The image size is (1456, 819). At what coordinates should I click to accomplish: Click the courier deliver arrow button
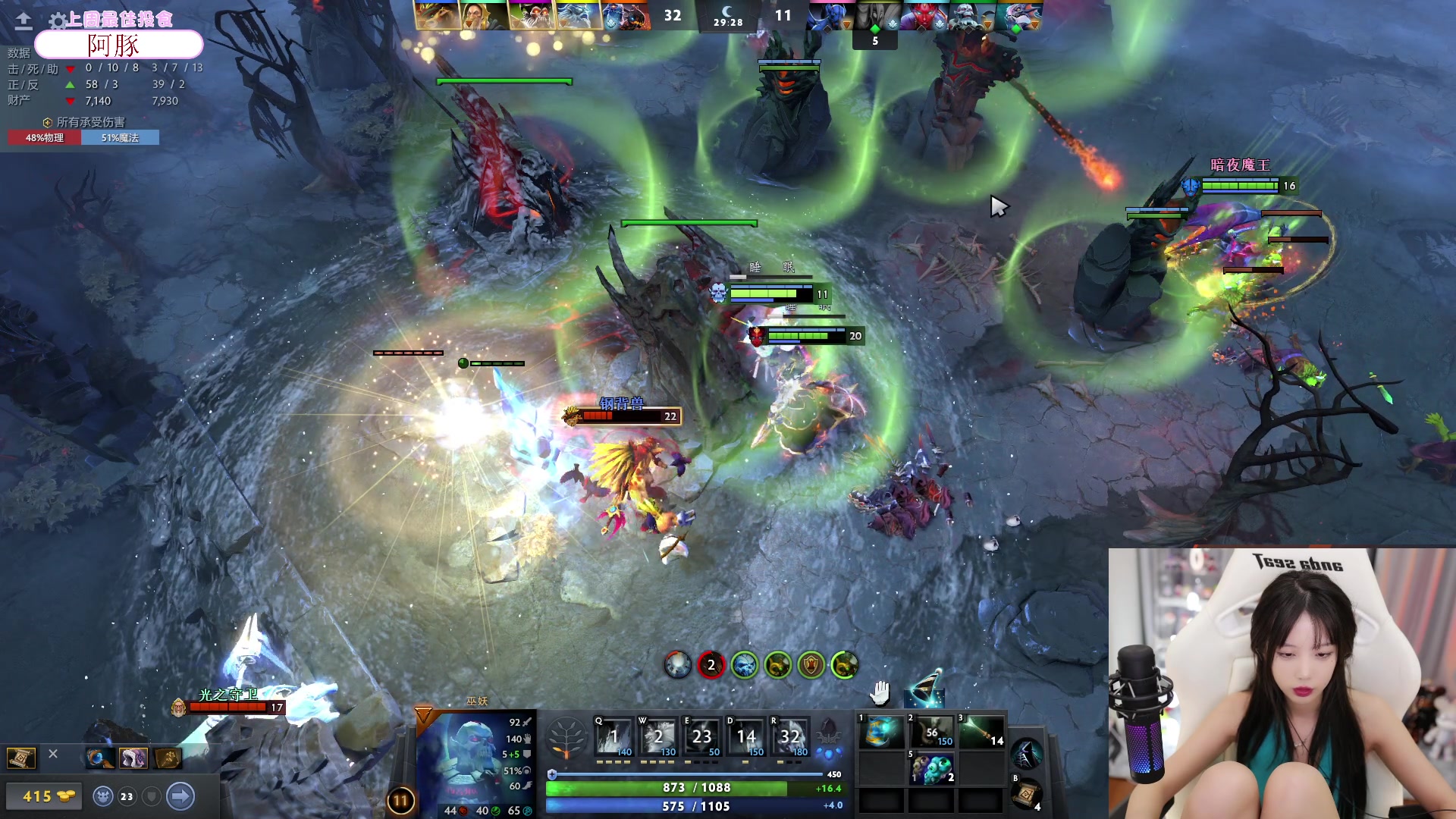click(180, 796)
